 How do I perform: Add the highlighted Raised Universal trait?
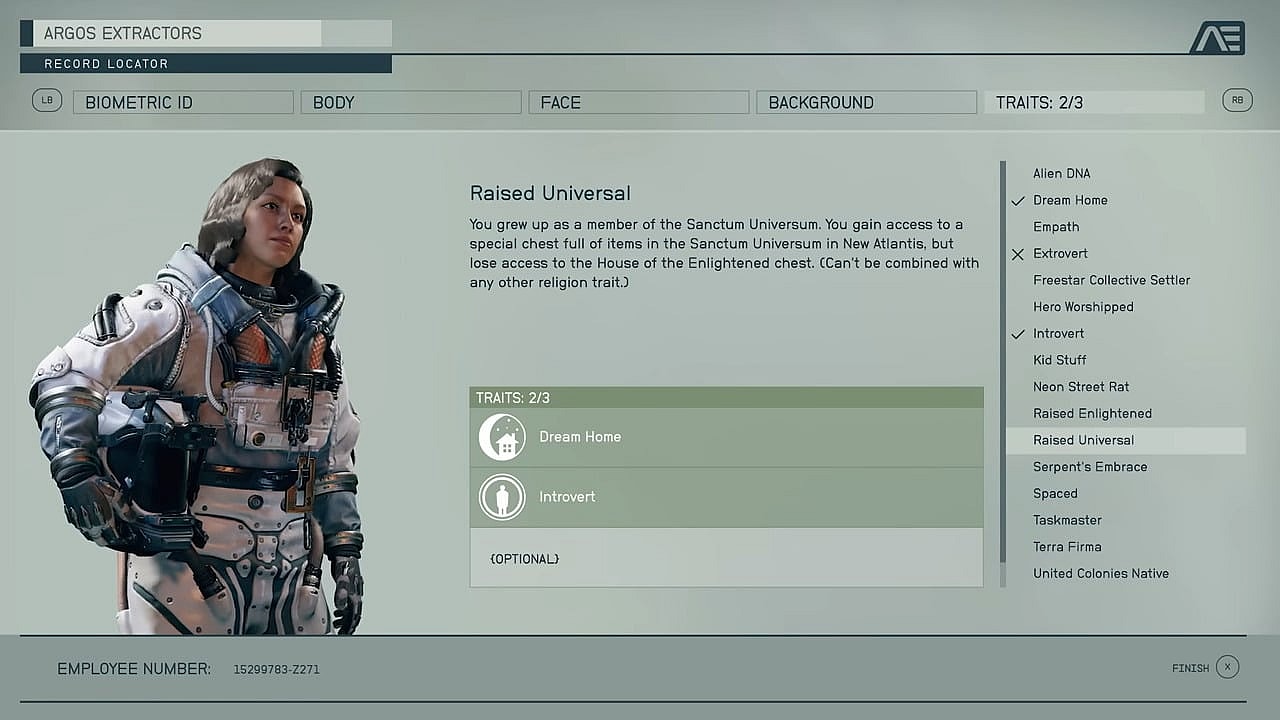[x=1084, y=440]
